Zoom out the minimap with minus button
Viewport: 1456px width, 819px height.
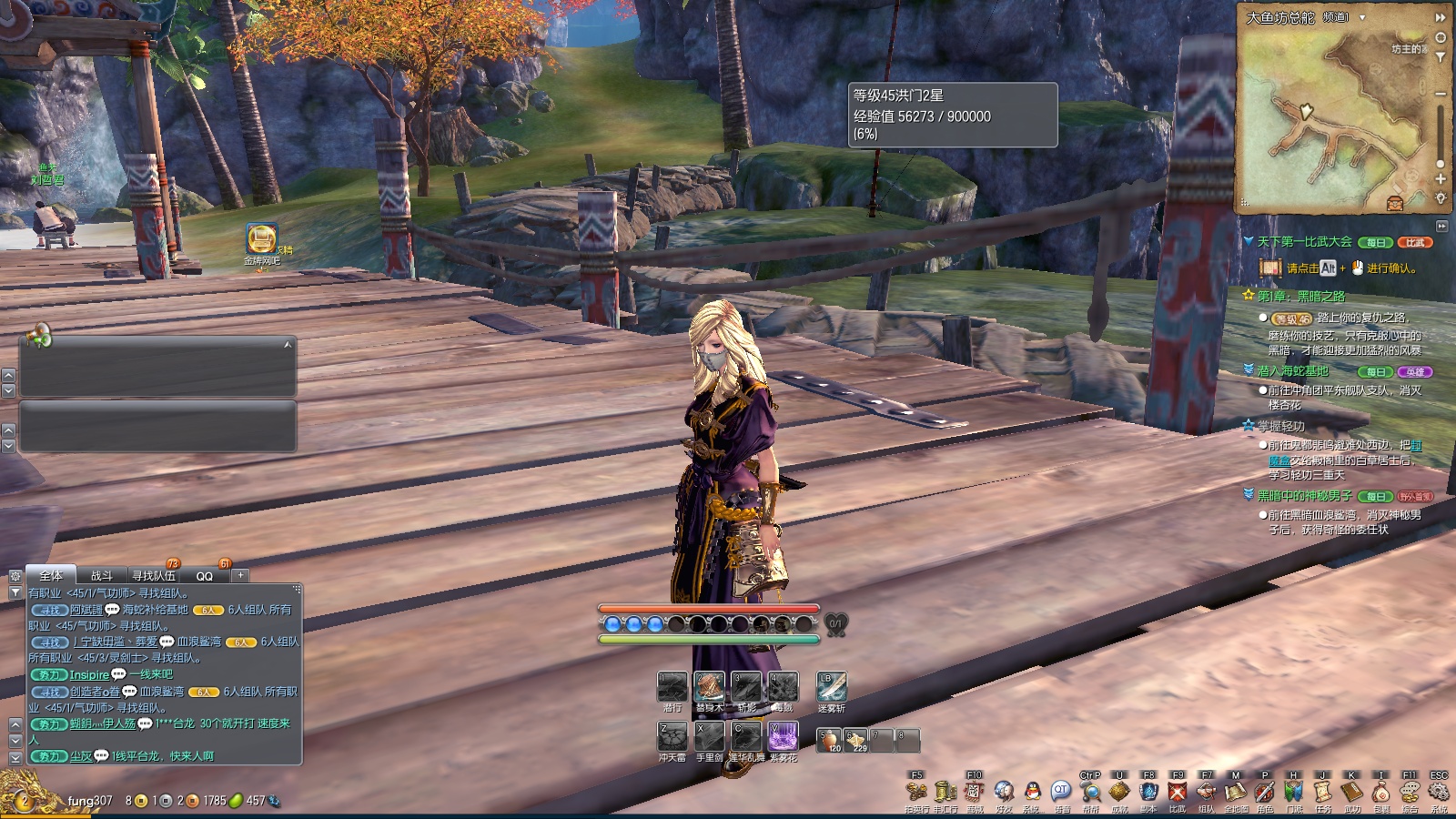[1441, 94]
